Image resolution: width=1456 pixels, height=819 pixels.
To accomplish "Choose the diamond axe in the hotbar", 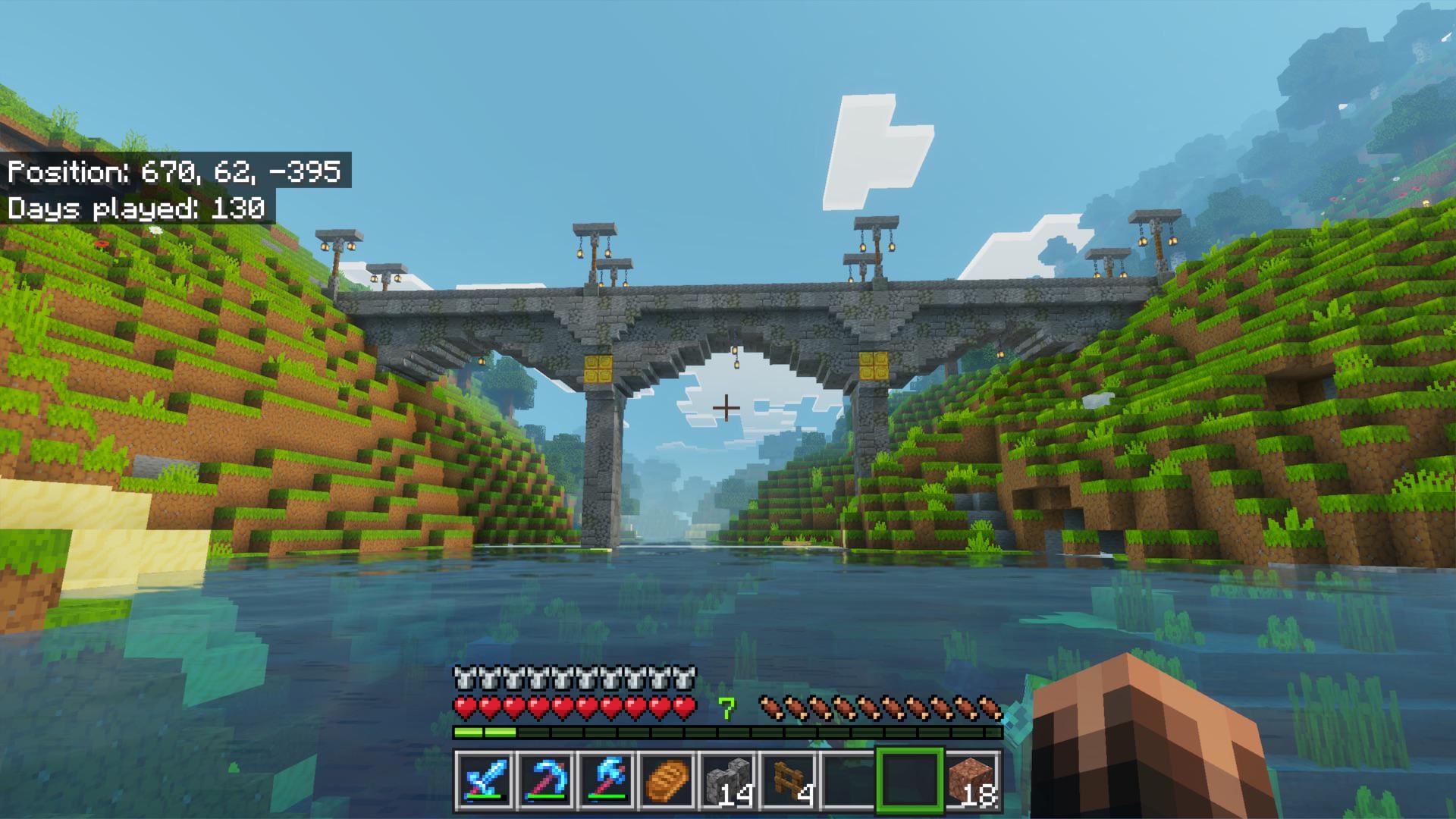I will (607, 779).
